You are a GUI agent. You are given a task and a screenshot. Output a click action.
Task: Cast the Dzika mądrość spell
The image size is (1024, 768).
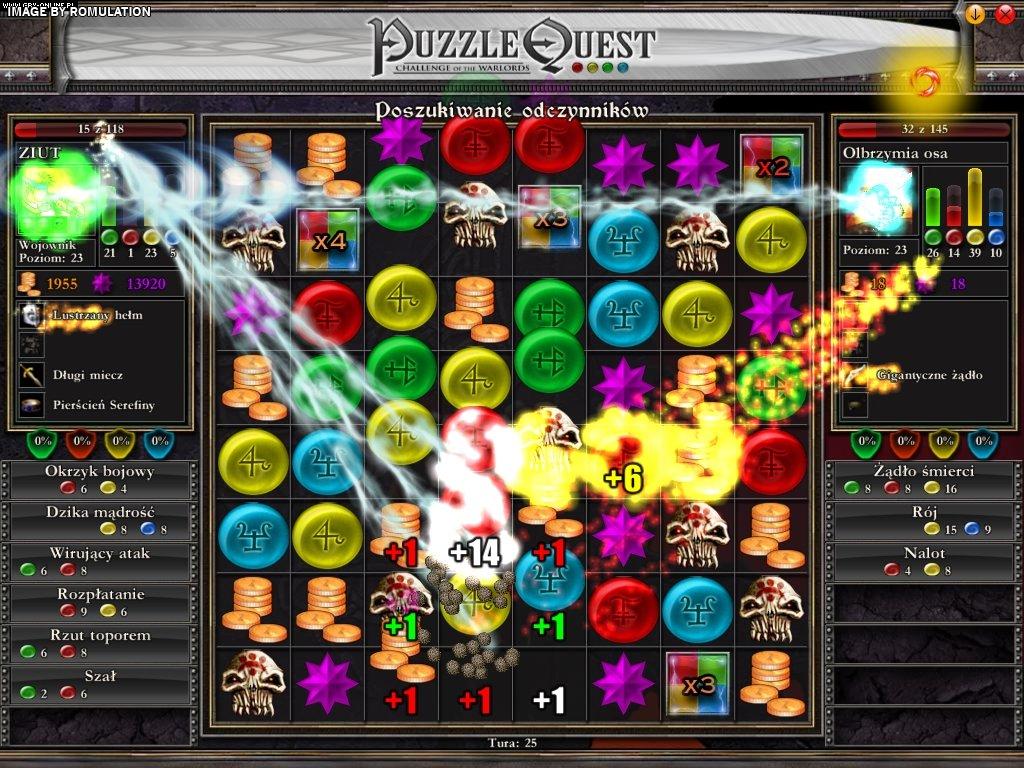click(100, 520)
